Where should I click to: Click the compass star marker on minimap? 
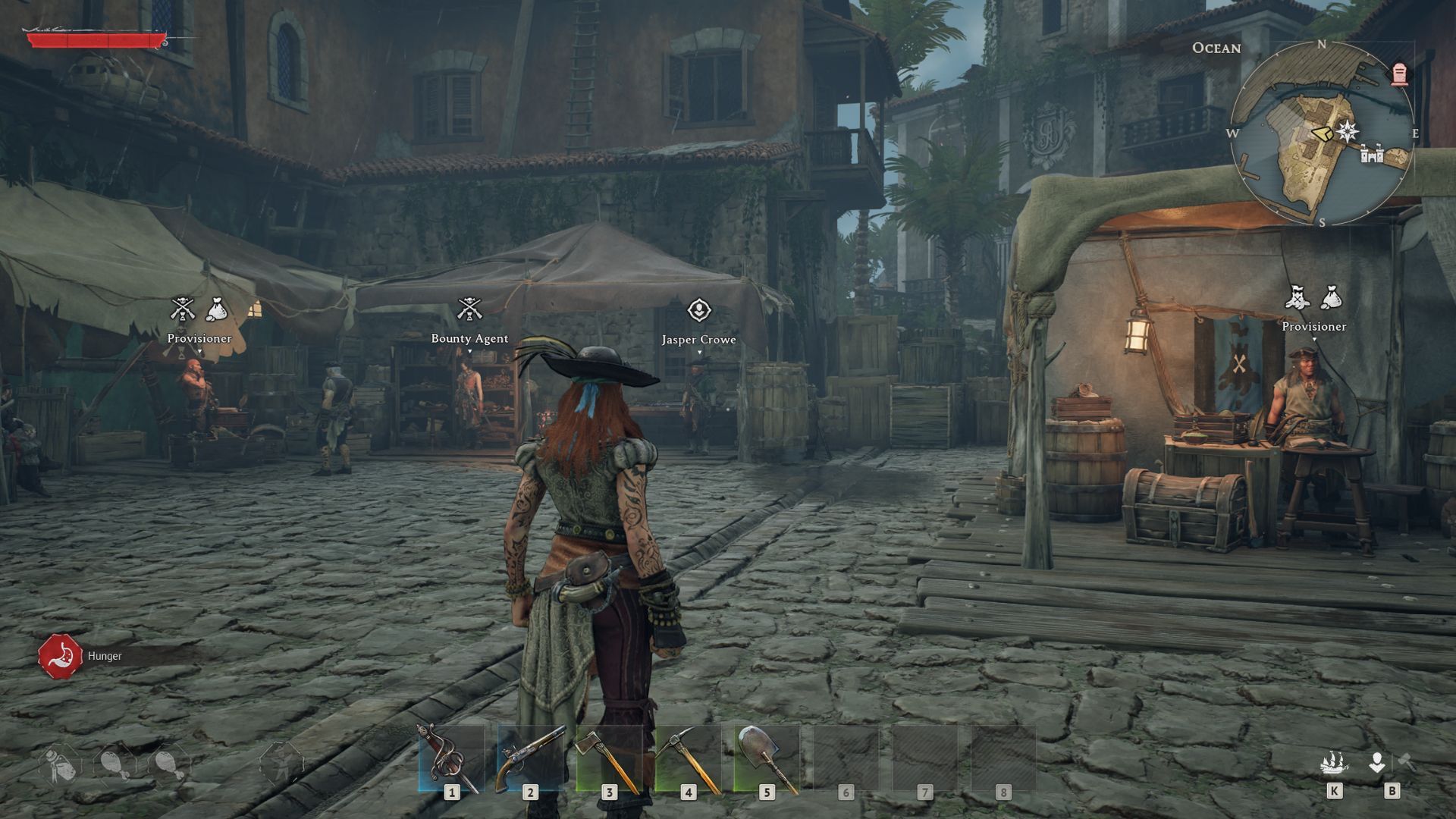click(x=1348, y=131)
